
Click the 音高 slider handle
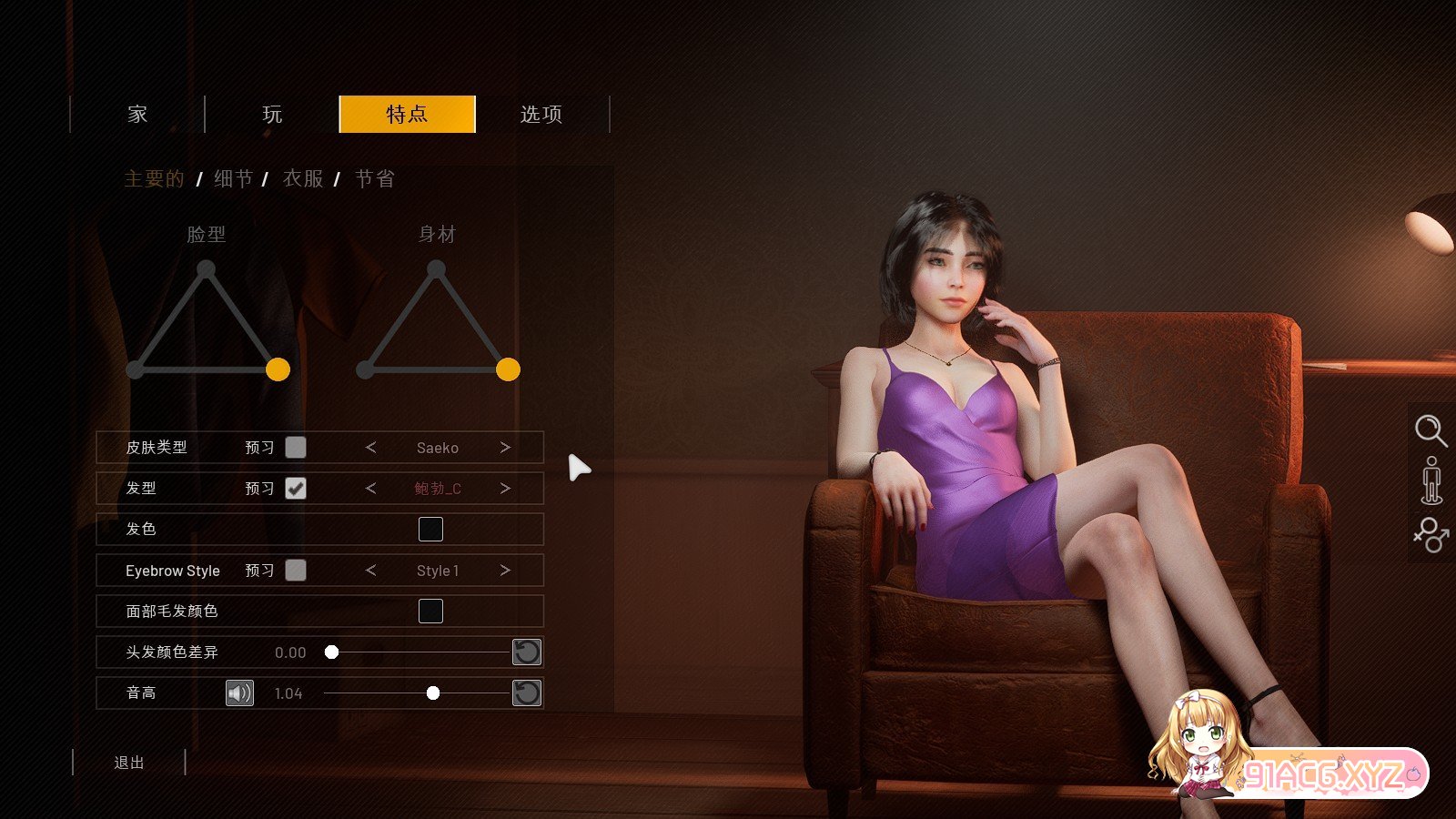pos(433,693)
